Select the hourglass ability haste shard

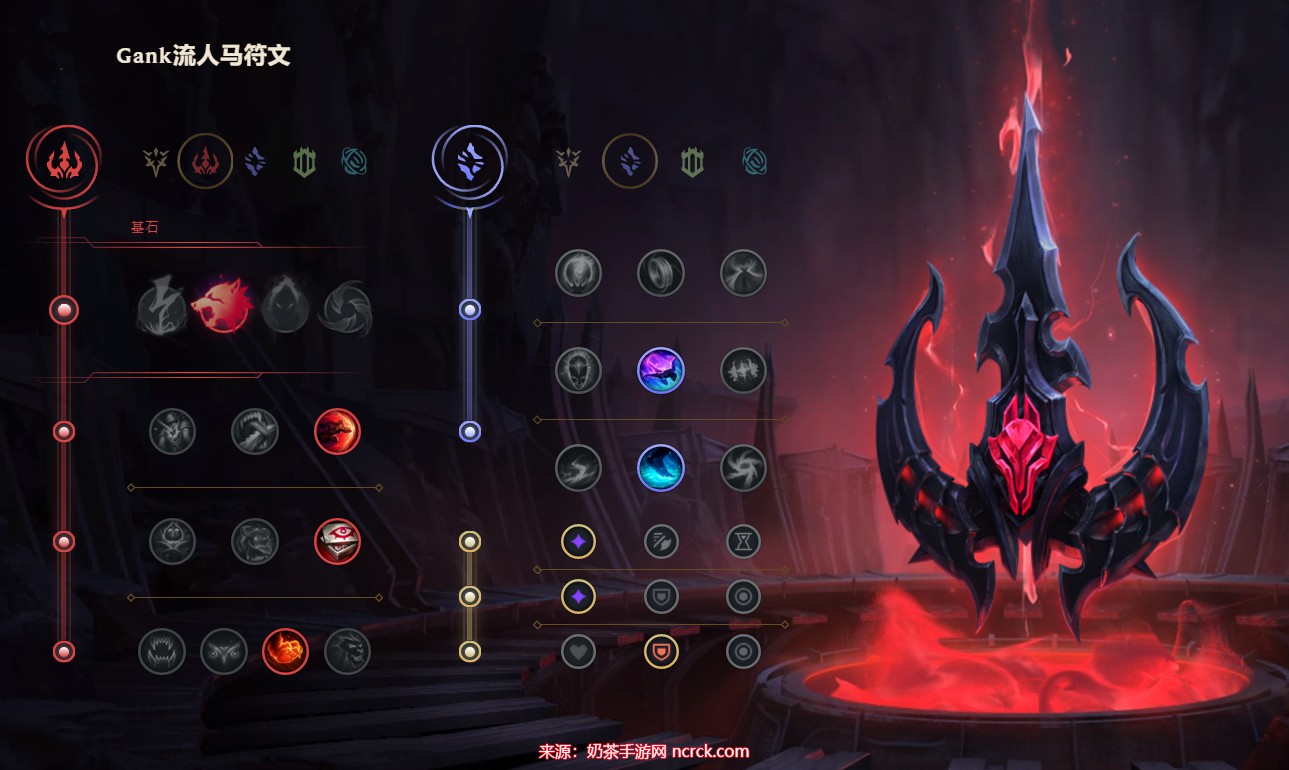point(743,542)
